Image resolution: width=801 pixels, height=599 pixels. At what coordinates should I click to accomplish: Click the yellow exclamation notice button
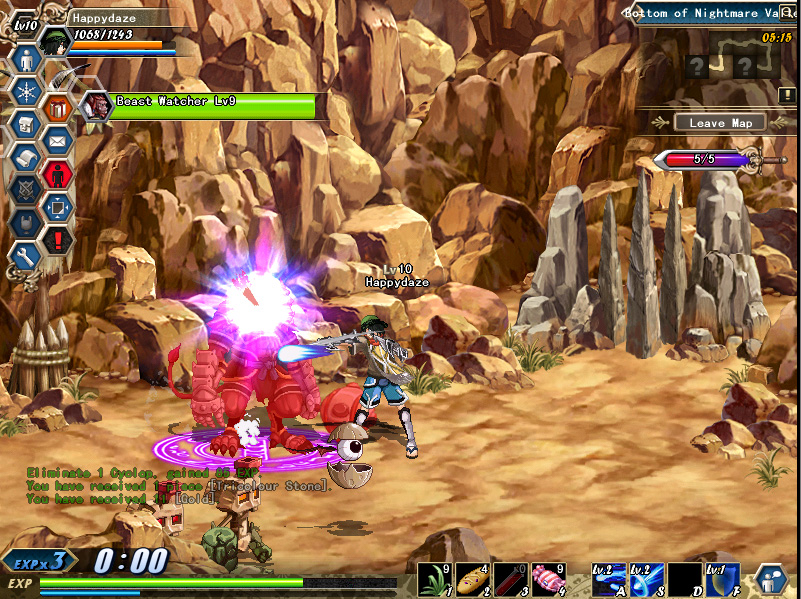[789, 95]
